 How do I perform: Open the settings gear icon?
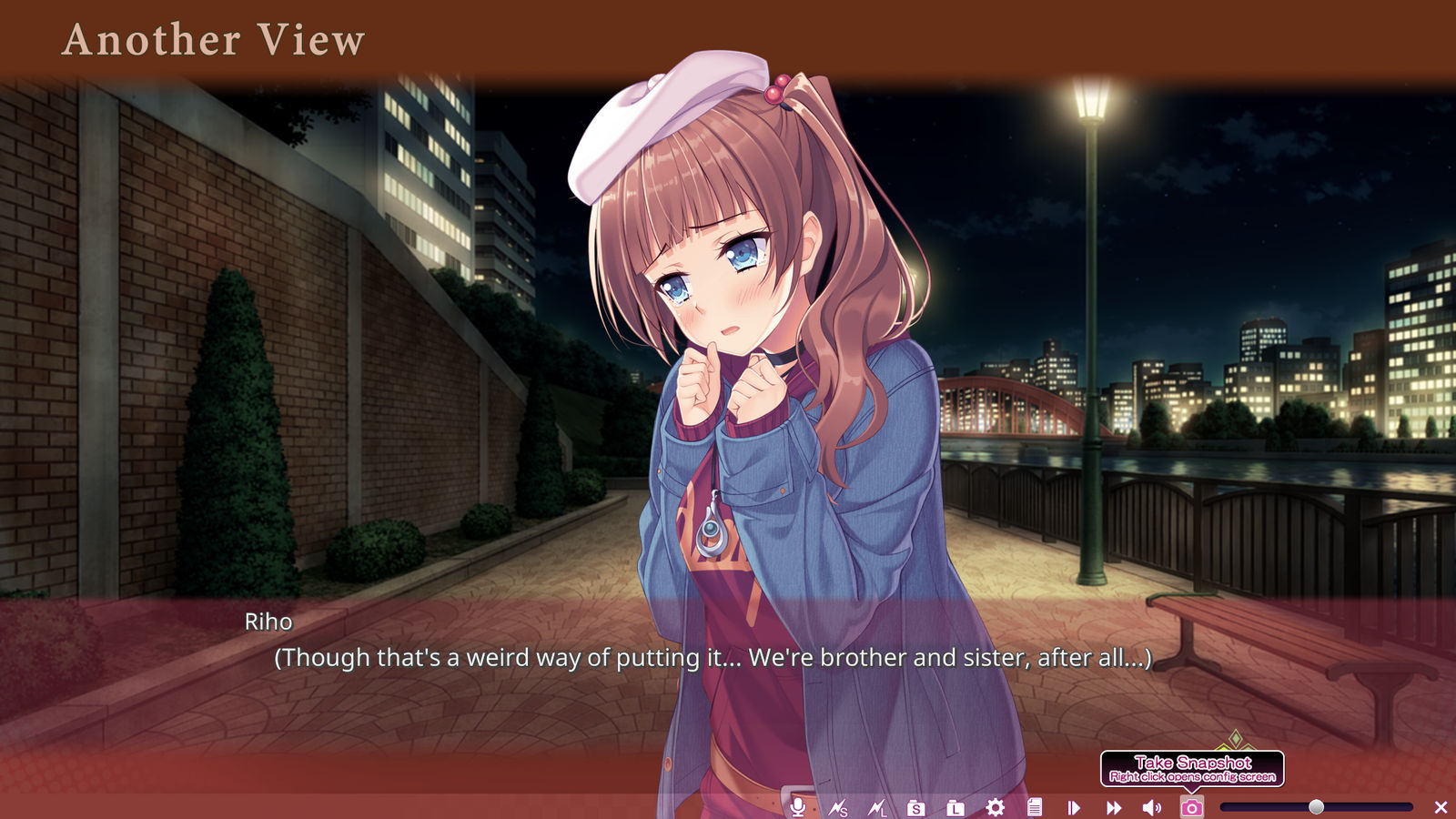995,807
